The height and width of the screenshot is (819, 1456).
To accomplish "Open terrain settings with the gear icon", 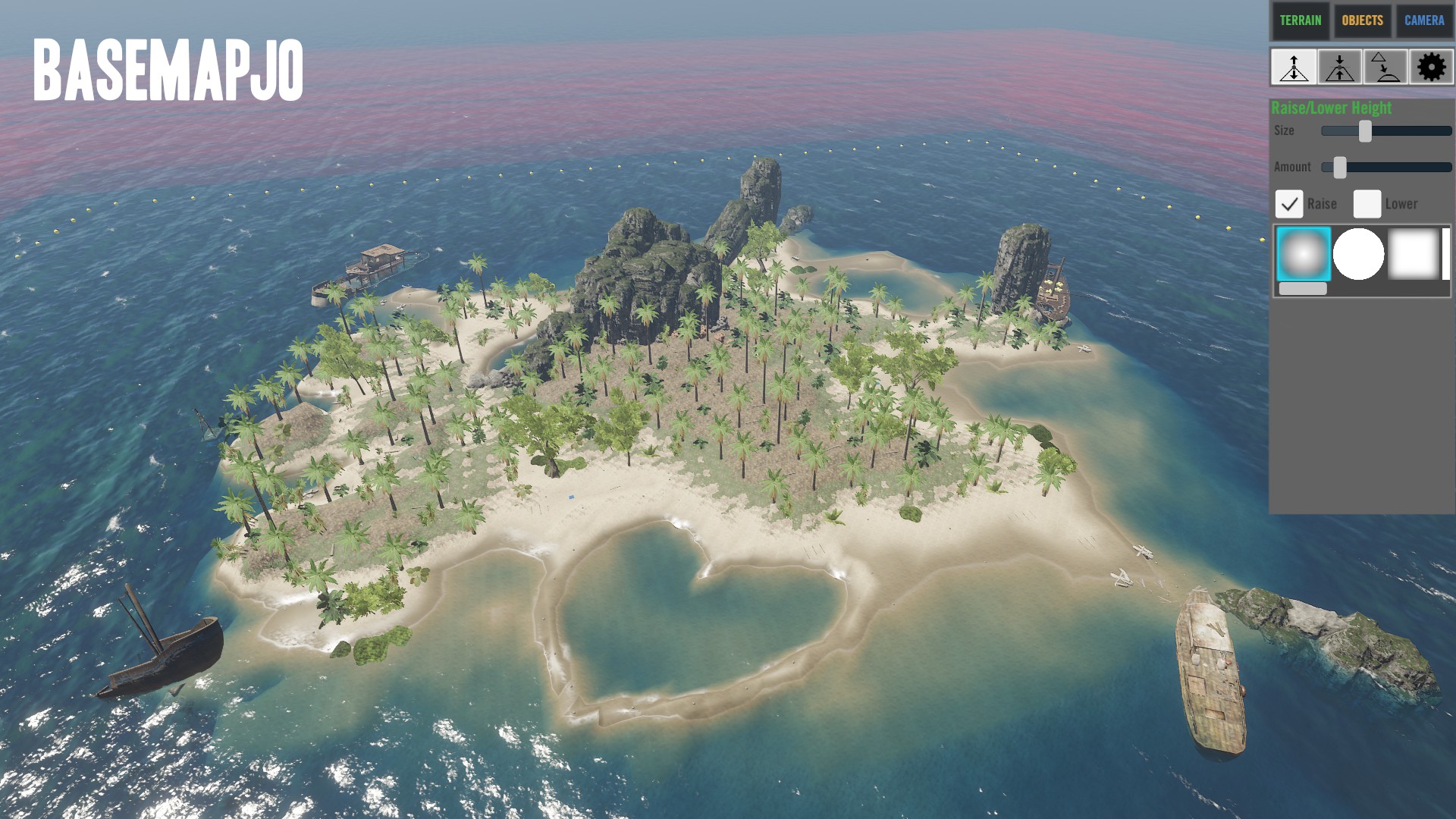I will pos(1431,67).
